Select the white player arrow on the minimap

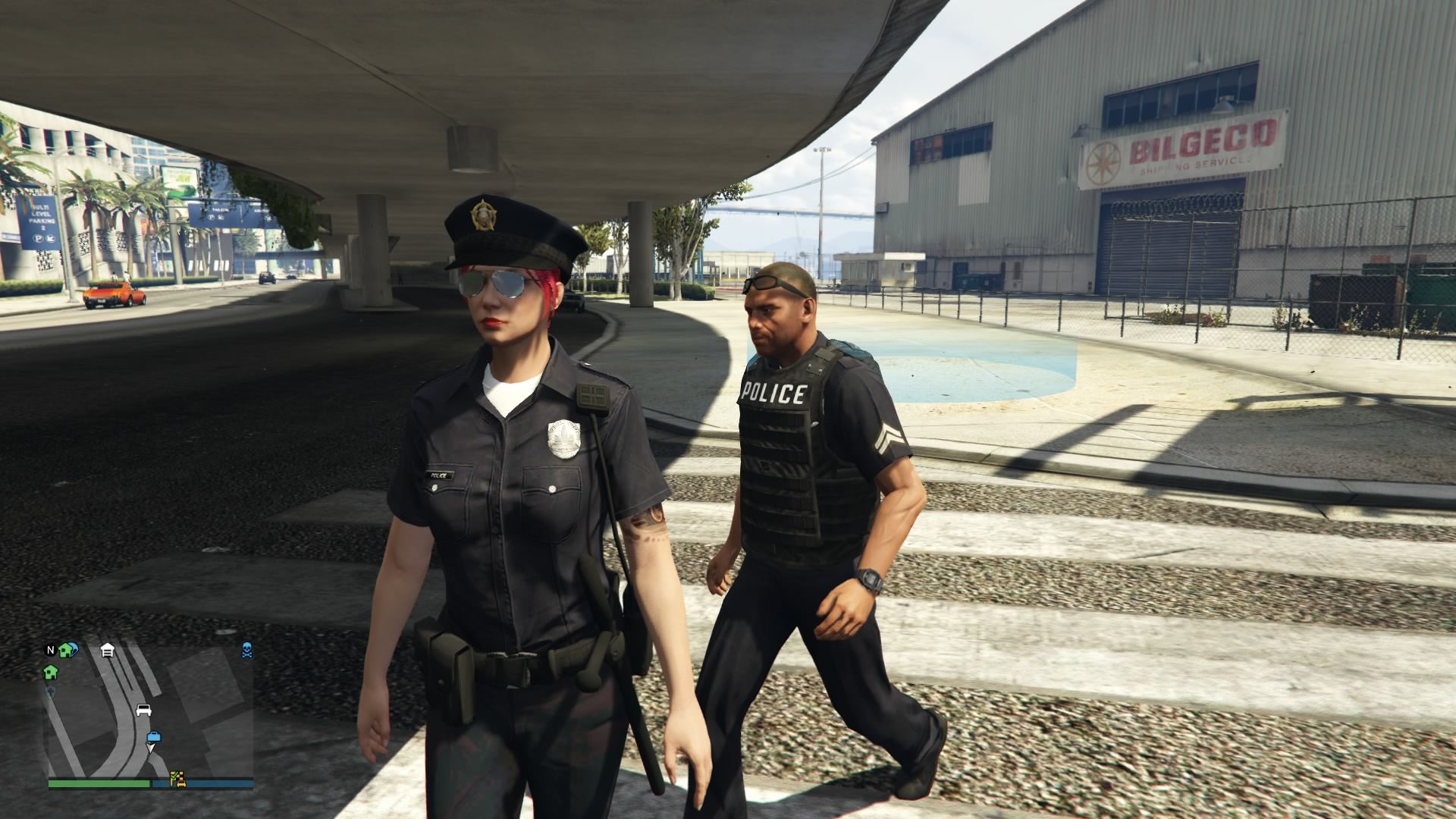[150, 748]
